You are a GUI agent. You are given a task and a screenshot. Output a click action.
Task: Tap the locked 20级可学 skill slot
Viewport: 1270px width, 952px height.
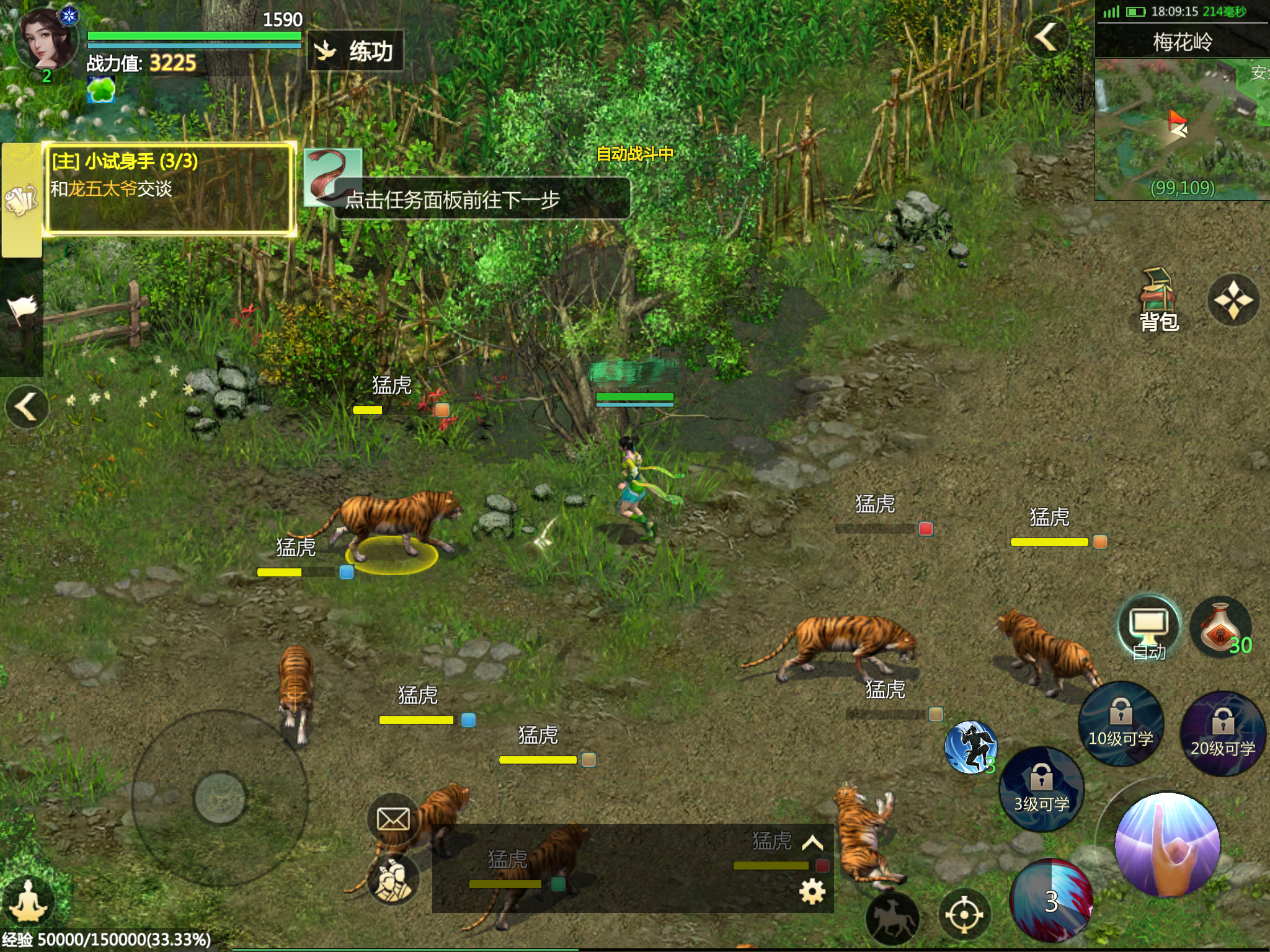pyautogui.click(x=1222, y=733)
